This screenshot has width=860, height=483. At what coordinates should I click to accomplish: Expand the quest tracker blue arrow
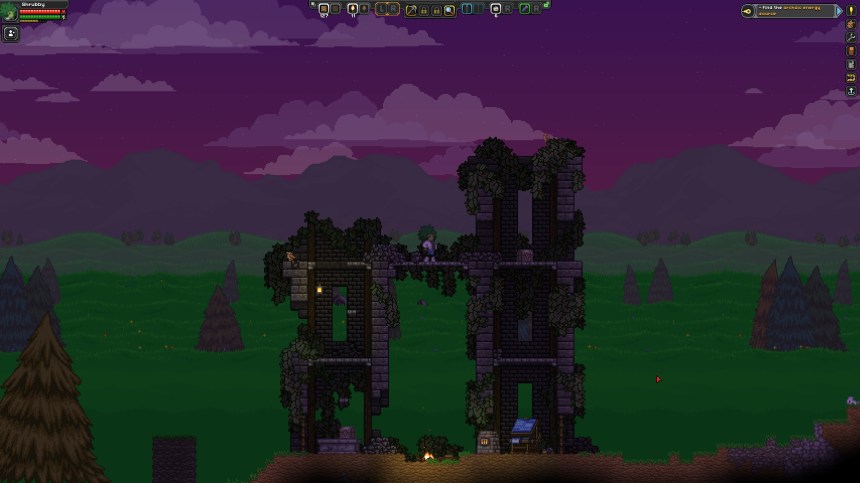(838, 11)
